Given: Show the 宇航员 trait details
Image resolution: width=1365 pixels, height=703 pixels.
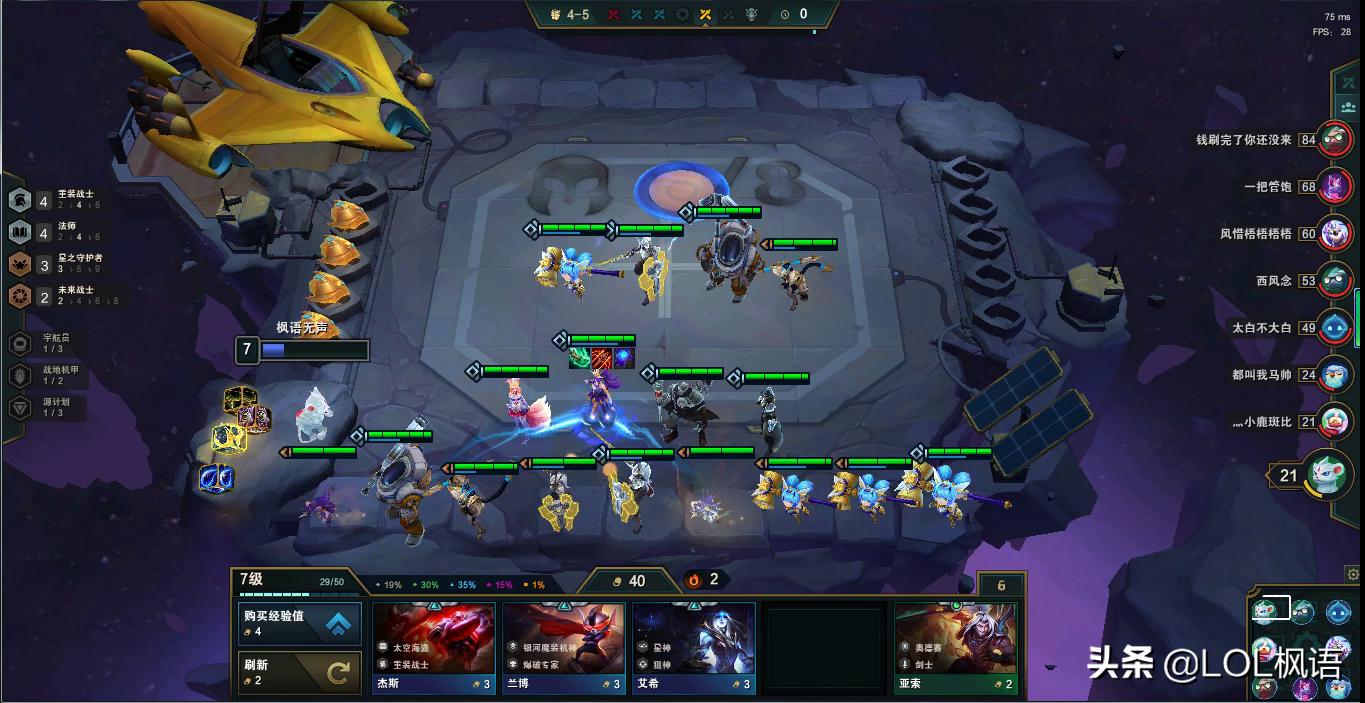Looking at the screenshot, I should [50, 343].
